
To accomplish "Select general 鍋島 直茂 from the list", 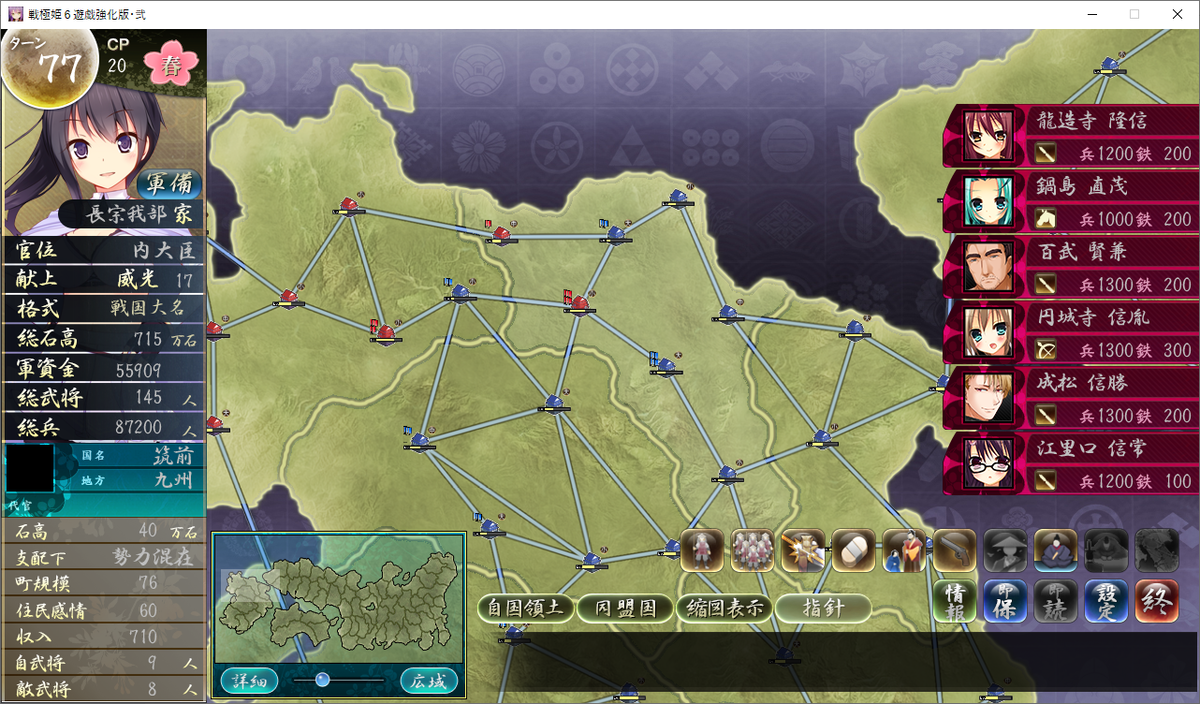I will pos(1070,202).
